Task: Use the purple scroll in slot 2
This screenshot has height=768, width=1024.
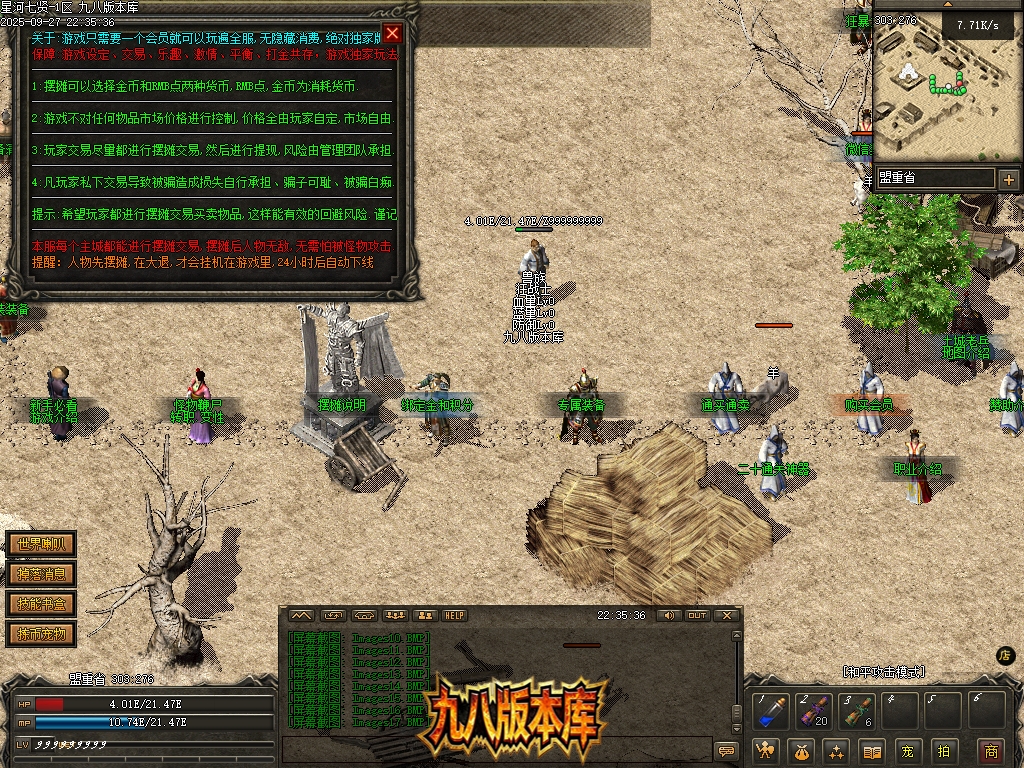Action: tap(813, 712)
